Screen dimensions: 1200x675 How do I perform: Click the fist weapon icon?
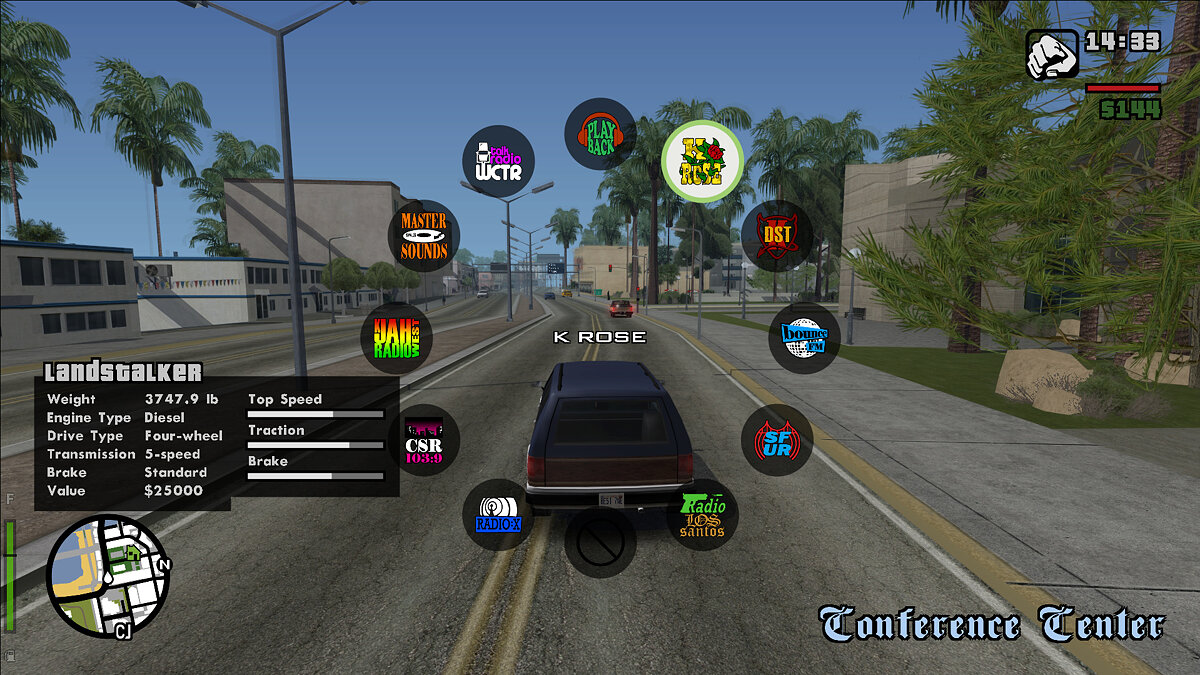pyautogui.click(x=1052, y=53)
